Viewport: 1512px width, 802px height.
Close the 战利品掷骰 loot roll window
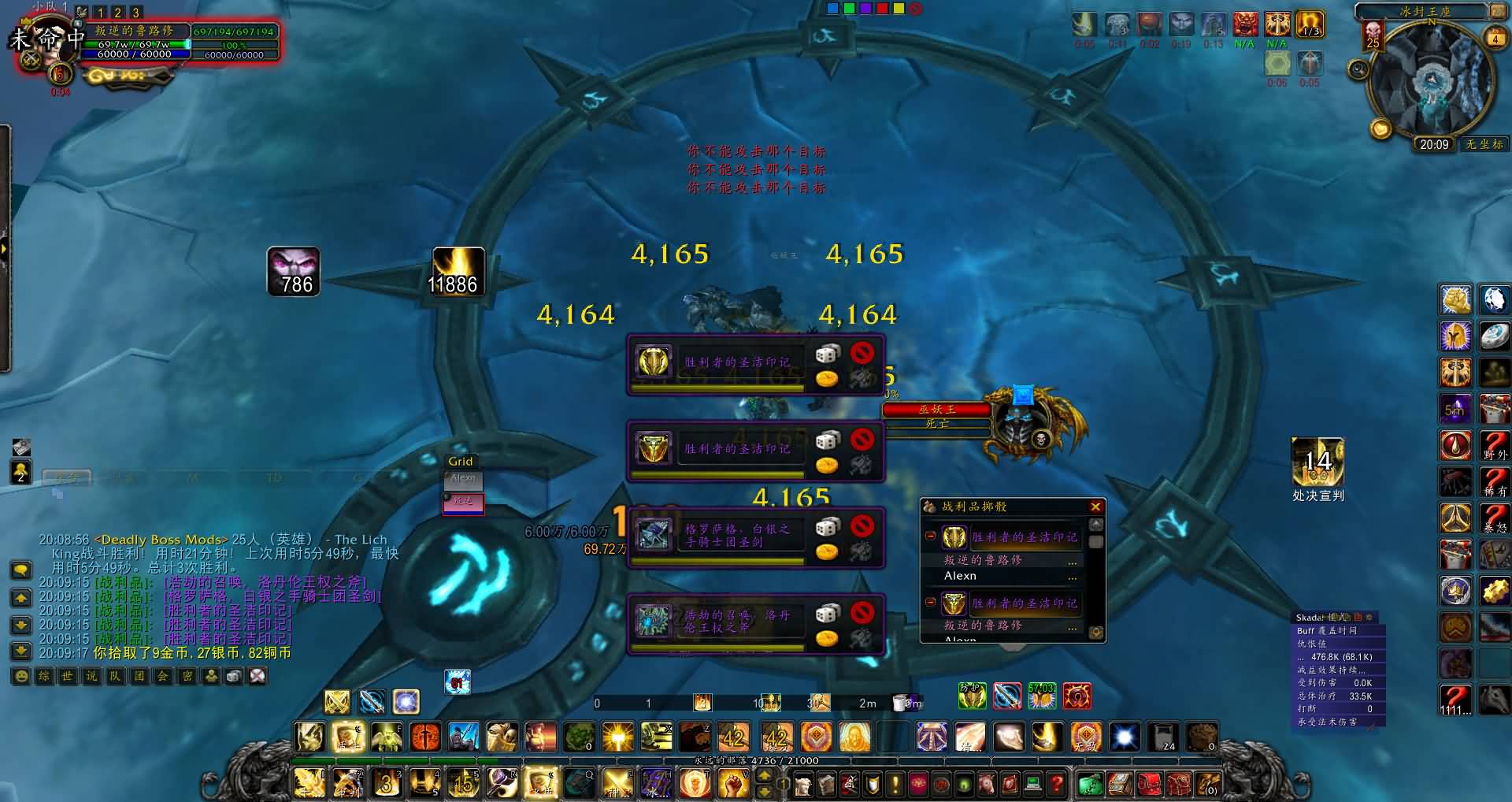(x=1095, y=507)
